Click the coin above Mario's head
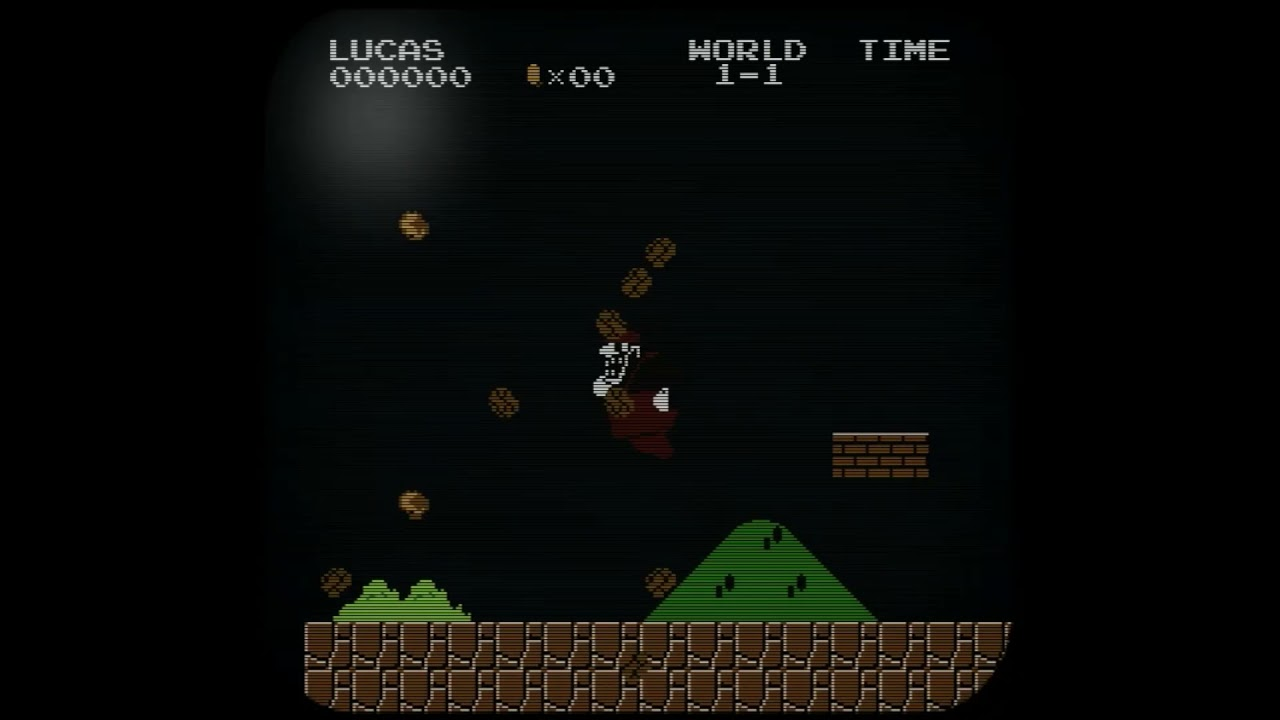 pos(614,322)
